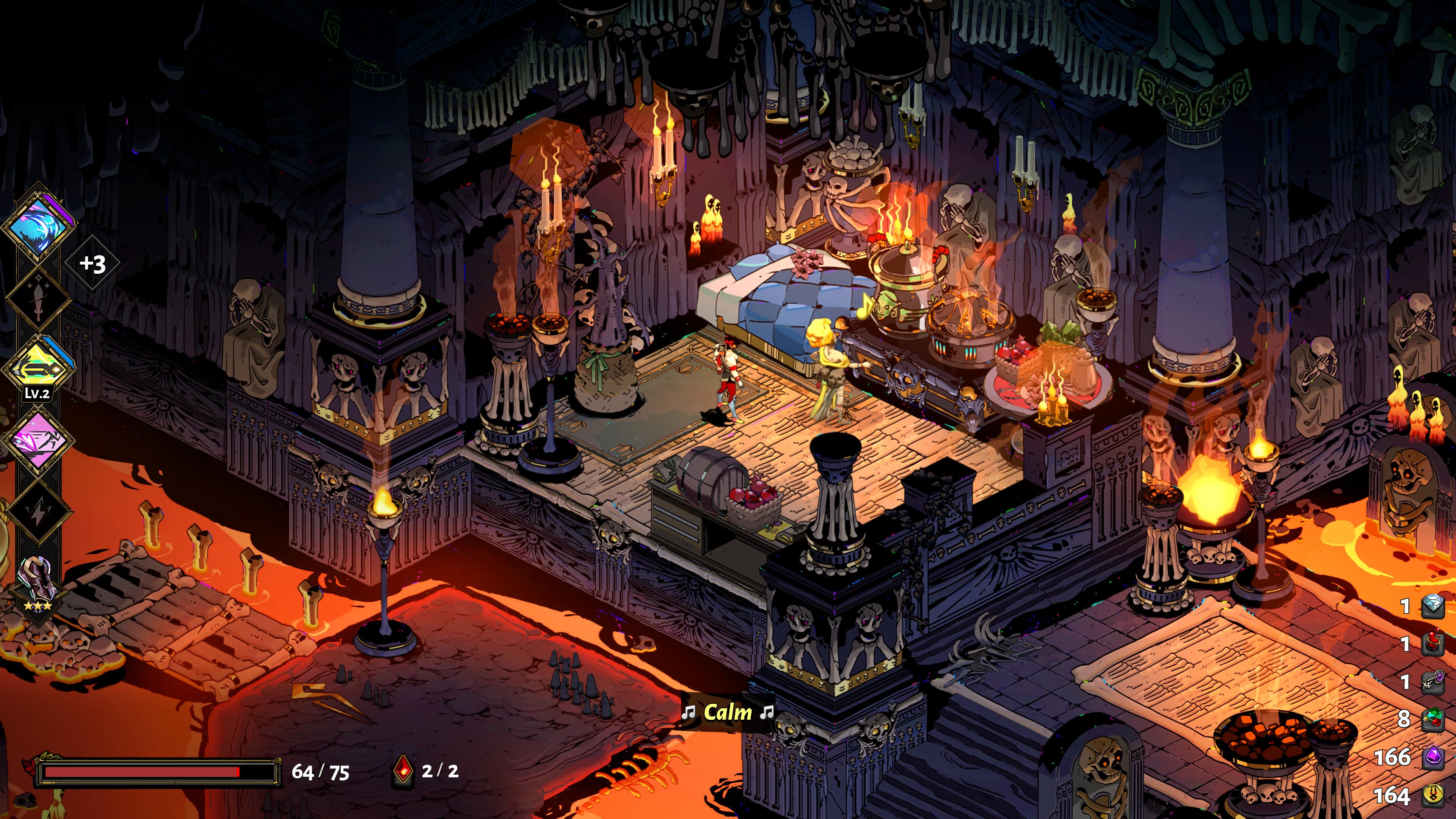Select the Chthonic Key resource icon
The image size is (1456, 819).
1433,681
